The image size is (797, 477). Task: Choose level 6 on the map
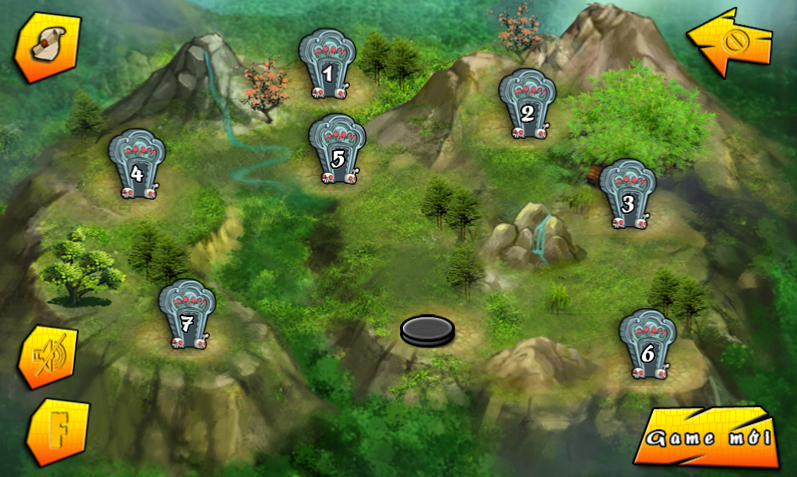pyautogui.click(x=647, y=344)
